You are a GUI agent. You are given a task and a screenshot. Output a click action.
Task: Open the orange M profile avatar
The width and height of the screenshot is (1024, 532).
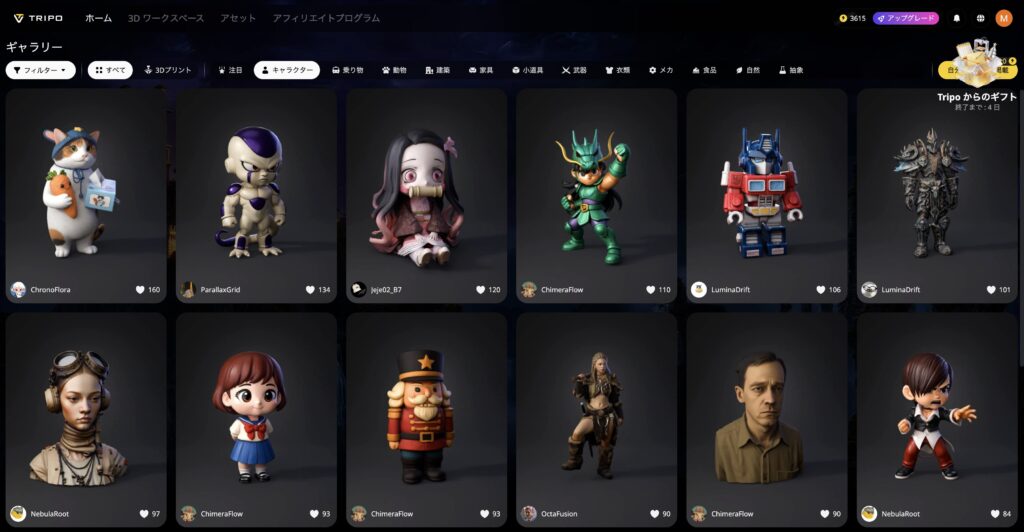point(1004,18)
